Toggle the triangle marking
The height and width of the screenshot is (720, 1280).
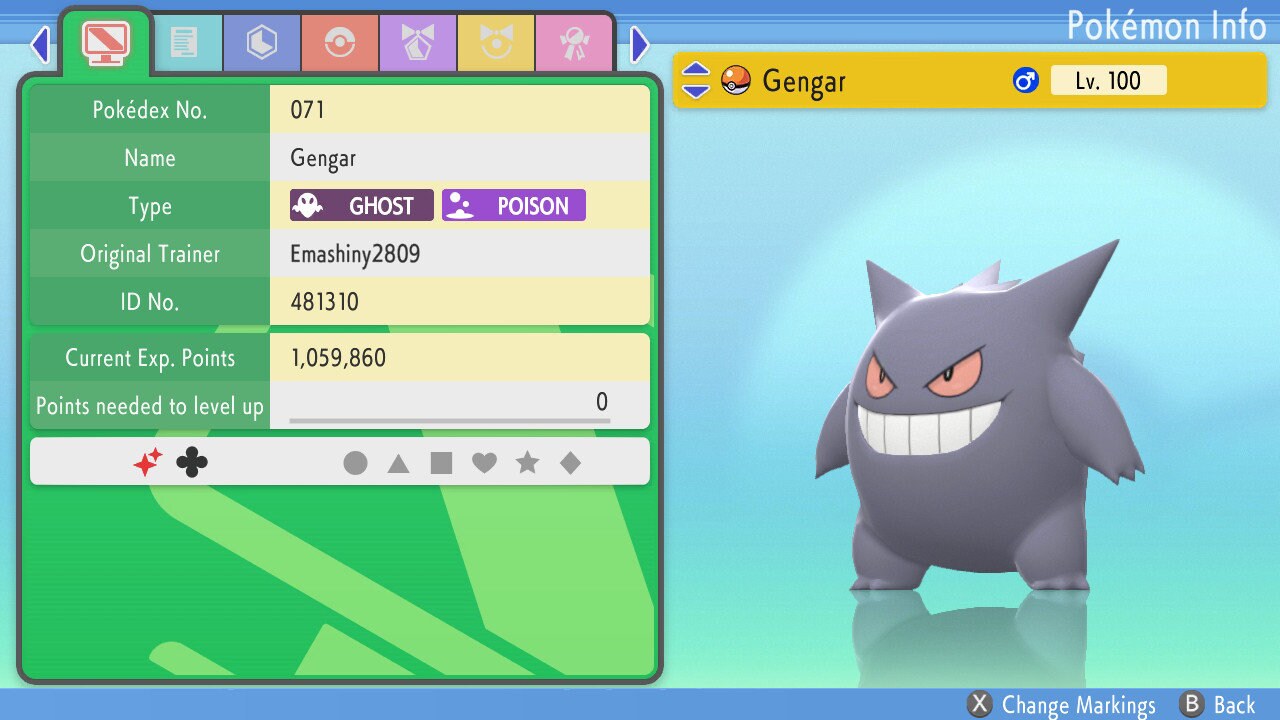click(x=398, y=463)
